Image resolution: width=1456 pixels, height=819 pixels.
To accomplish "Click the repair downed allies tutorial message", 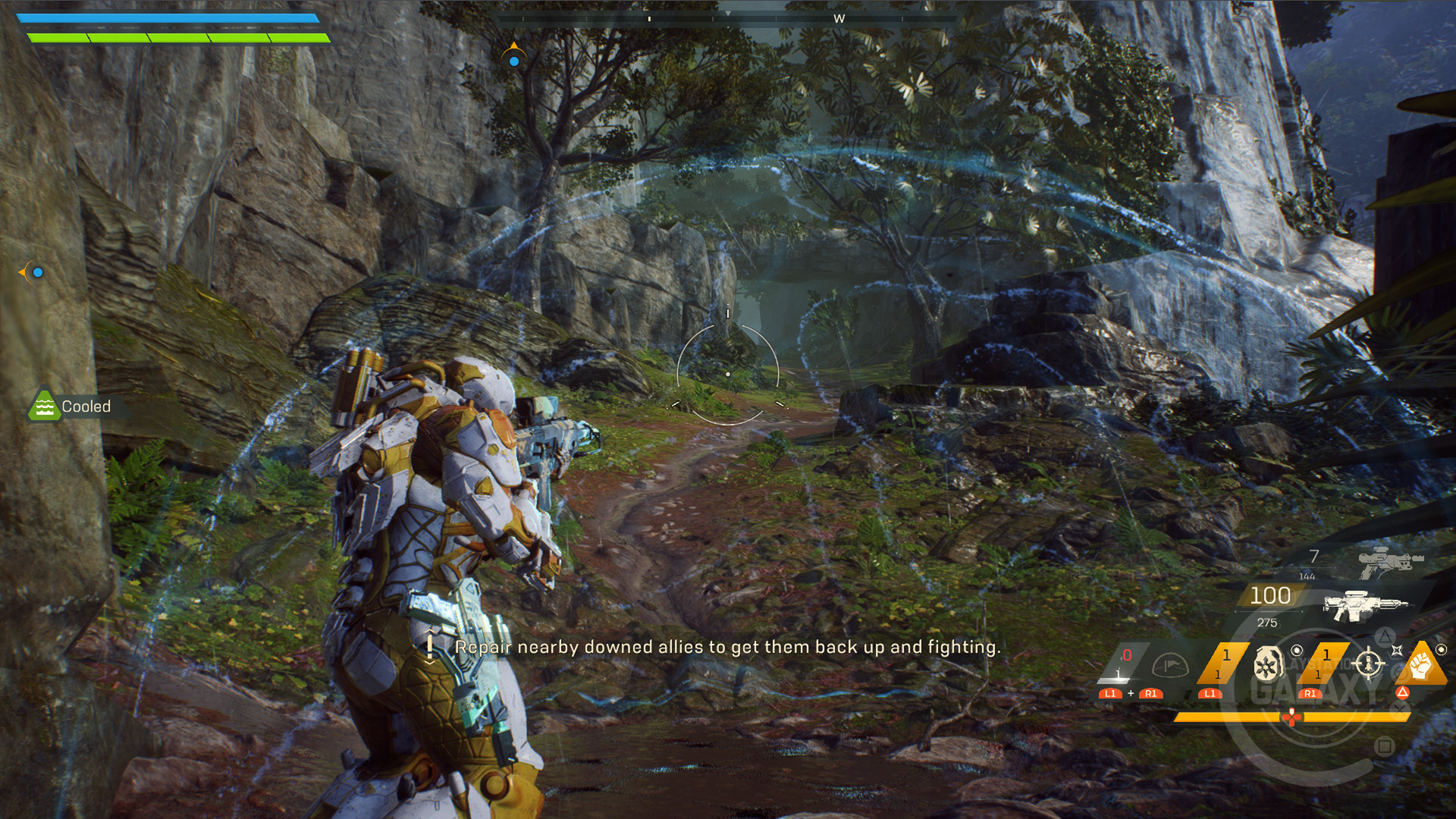I will tap(728, 648).
